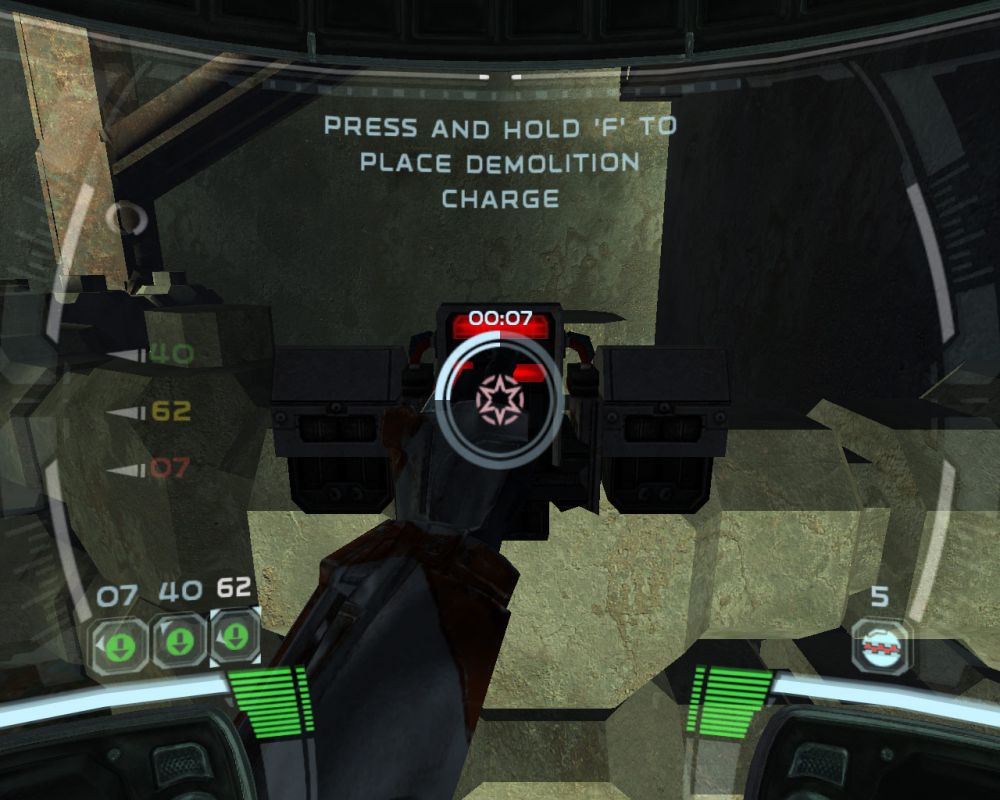Image resolution: width=1000 pixels, height=800 pixels.
Task: Select squad member 62's highlighted icon
Action: pyautogui.click(x=236, y=637)
